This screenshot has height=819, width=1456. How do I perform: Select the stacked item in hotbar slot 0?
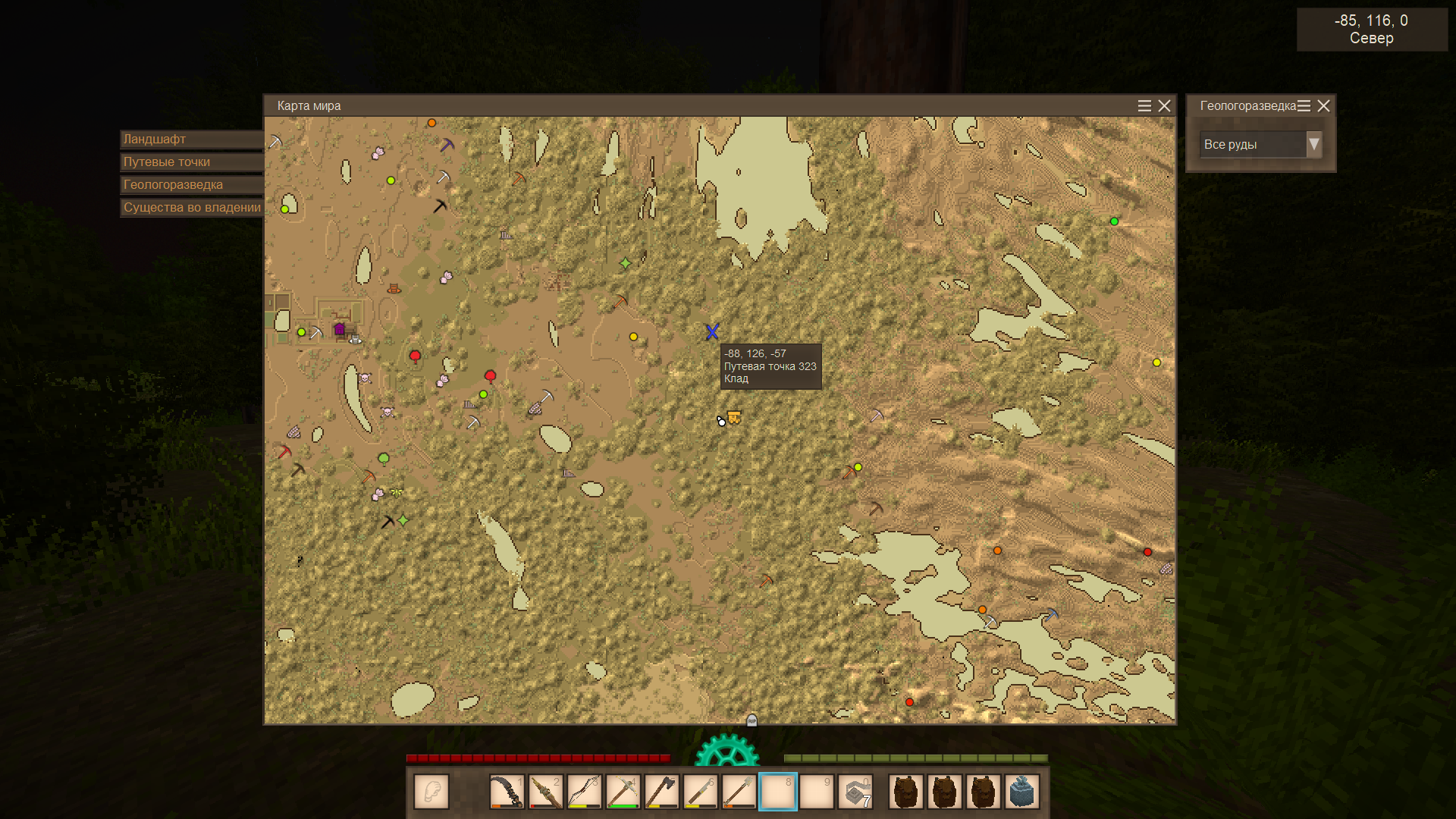(855, 792)
